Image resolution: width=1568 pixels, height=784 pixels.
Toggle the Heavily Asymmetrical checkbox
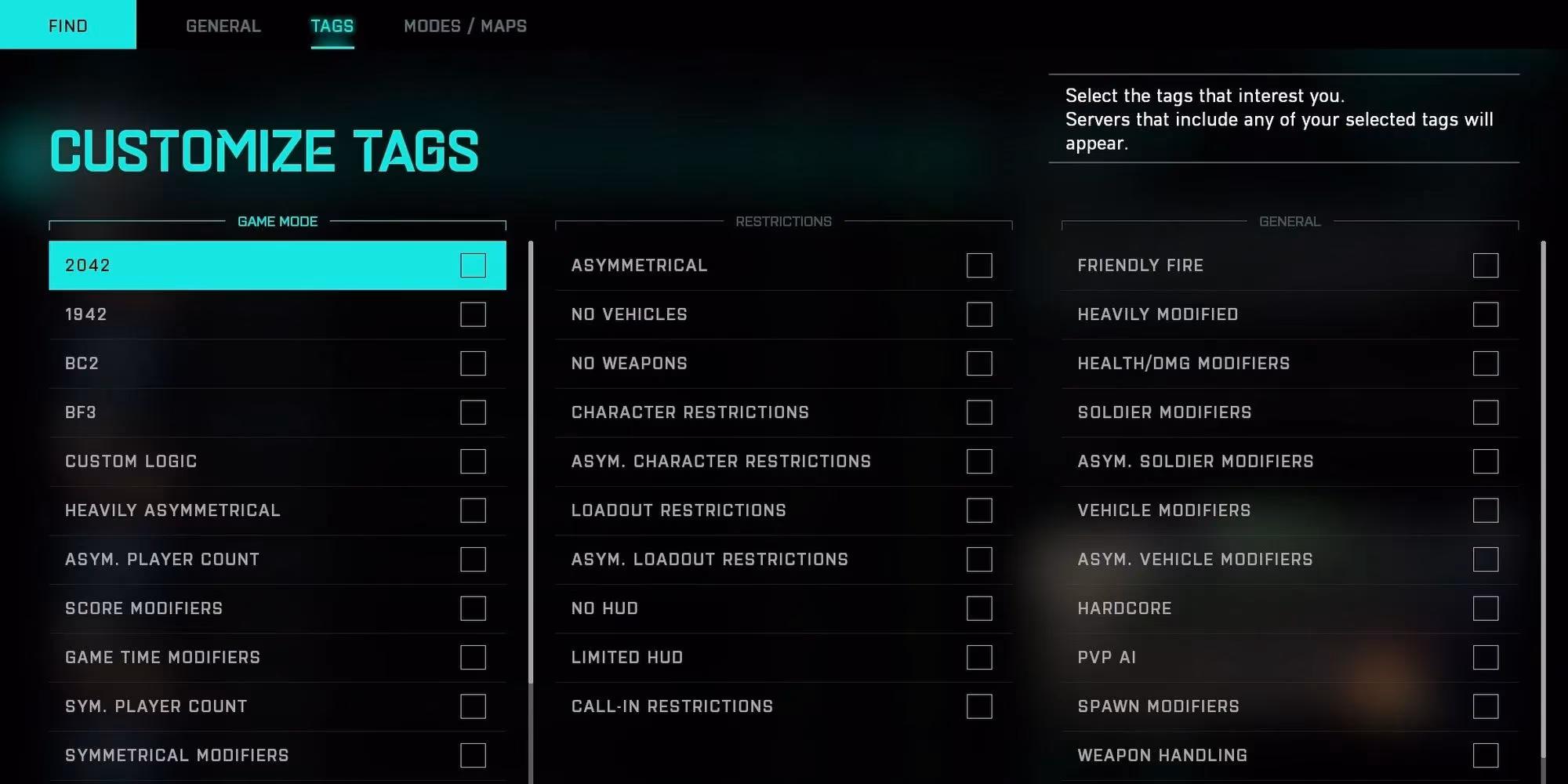coord(474,510)
